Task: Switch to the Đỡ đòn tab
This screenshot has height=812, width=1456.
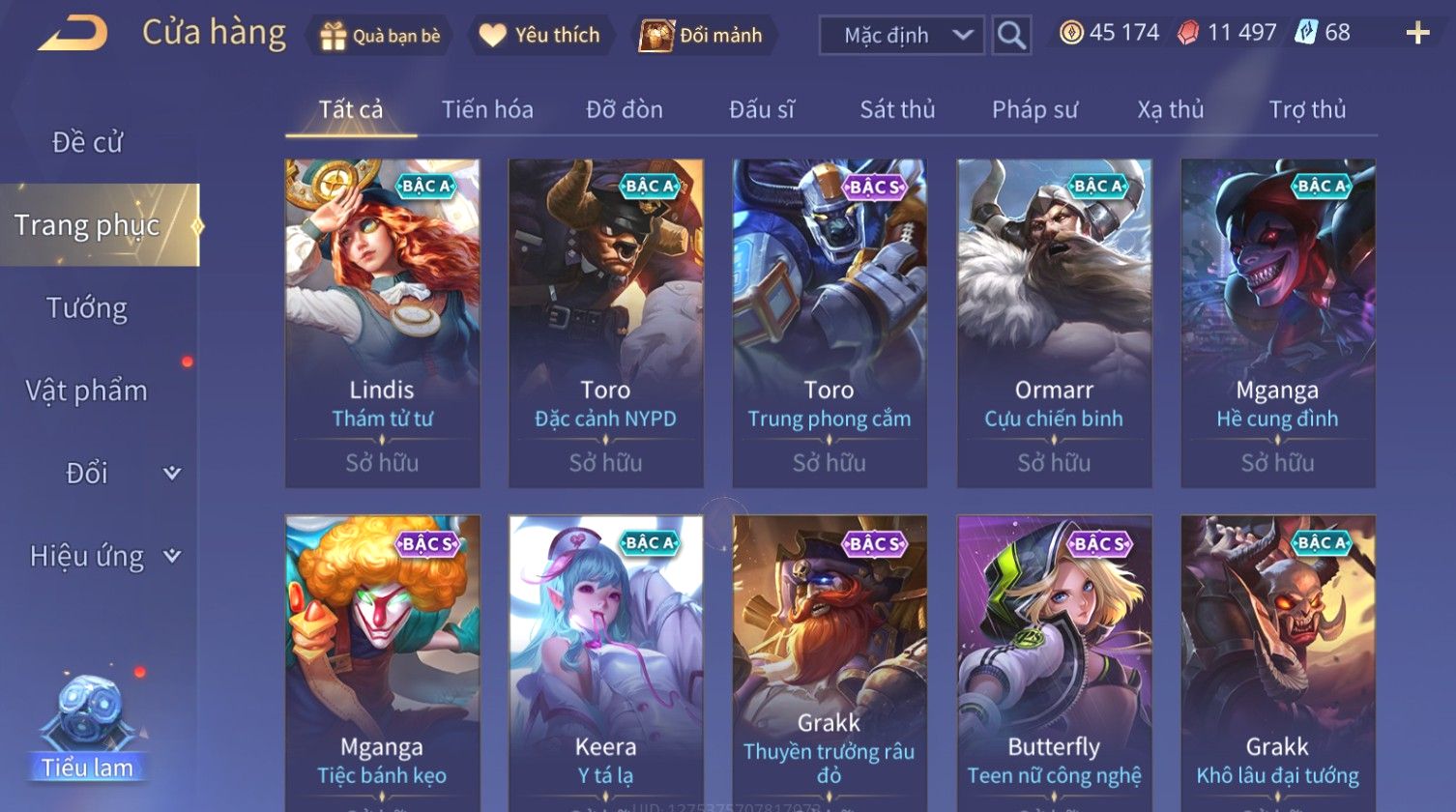Action: [x=625, y=110]
